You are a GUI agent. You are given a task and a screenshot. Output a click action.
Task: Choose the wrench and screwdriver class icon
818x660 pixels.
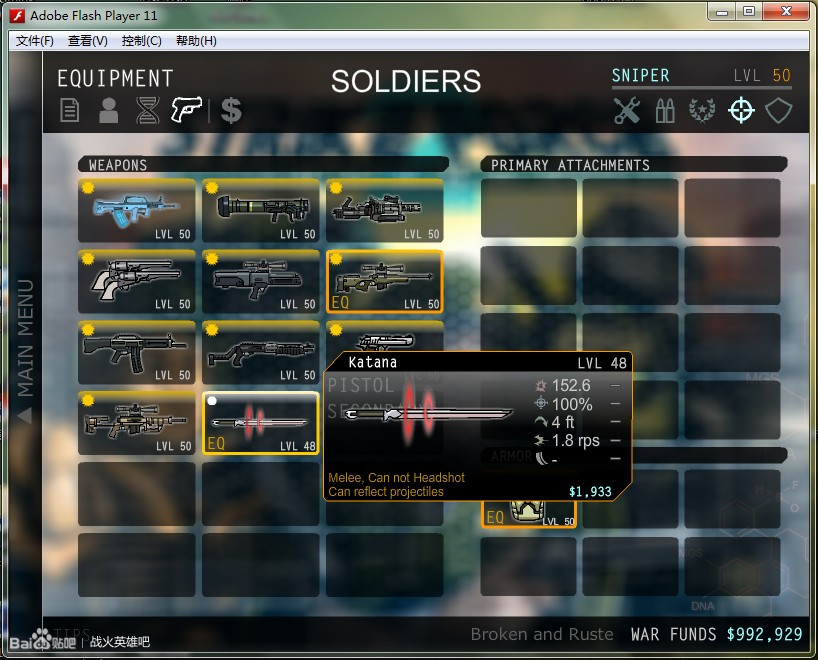(x=627, y=110)
